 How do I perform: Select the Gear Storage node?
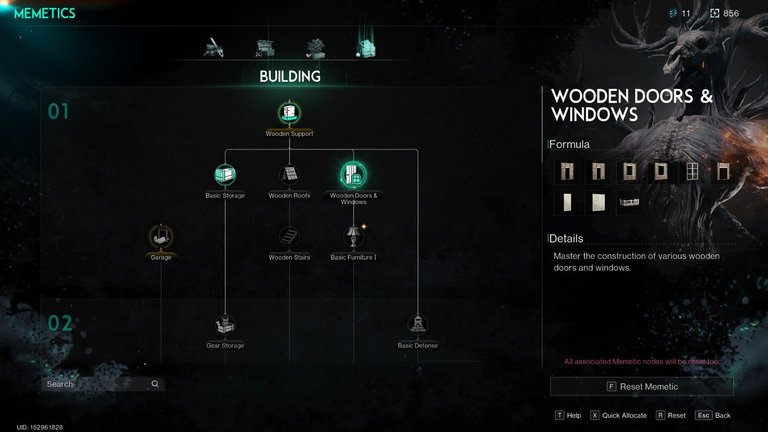[x=225, y=325]
